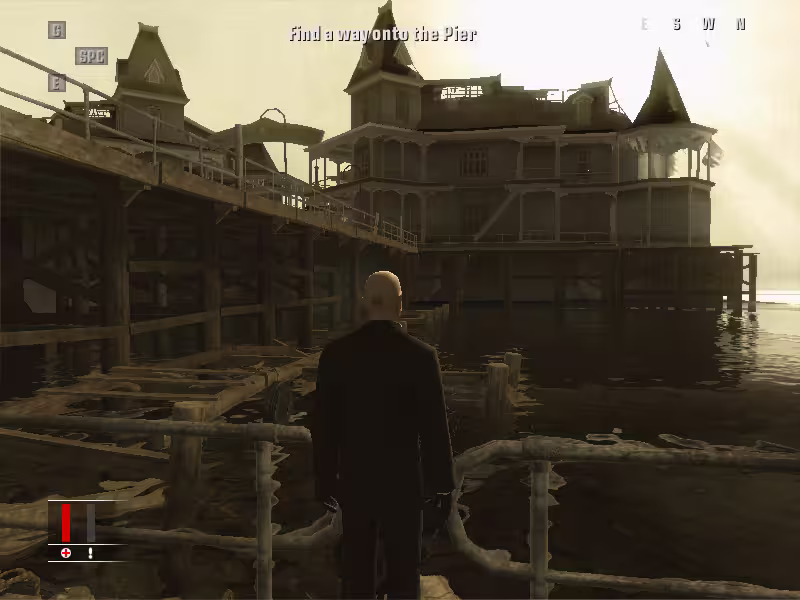The width and height of the screenshot is (800, 600).
Task: Click the "Find a way onto the Pier" objective
Action: click(x=383, y=34)
